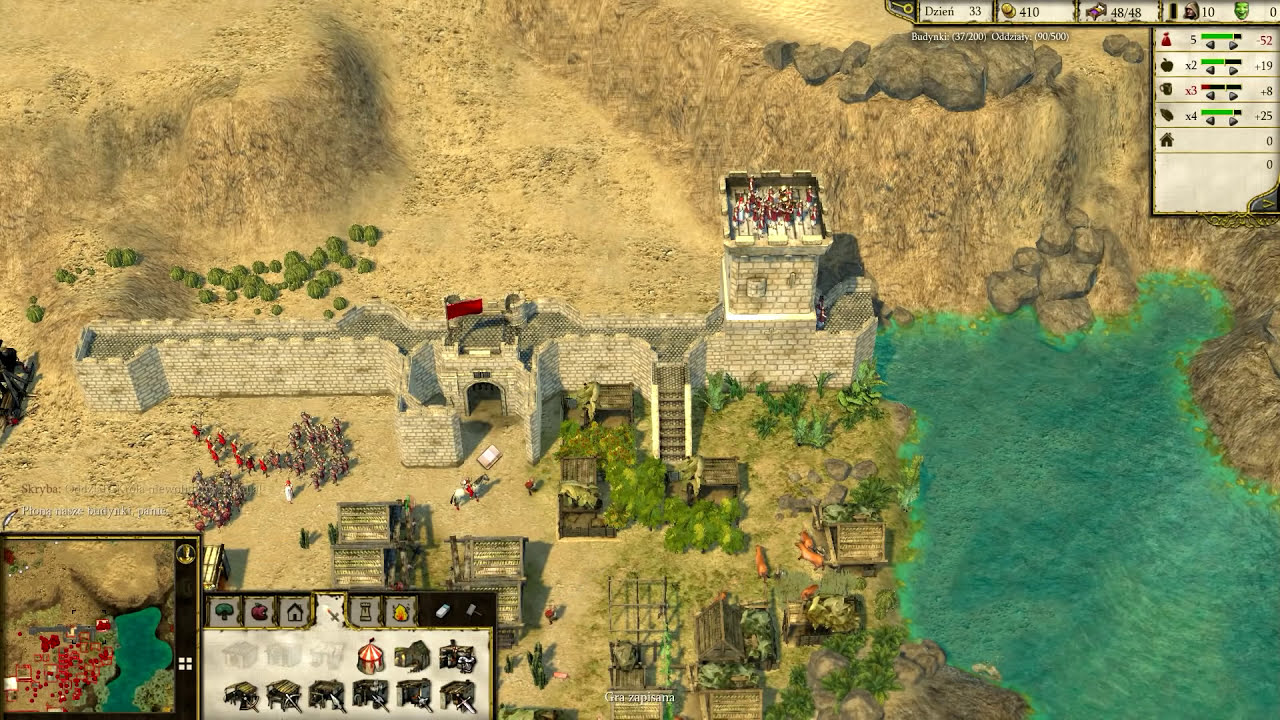Activate the eraser delete tool
Viewport: 1280px width, 720px height.
coord(443,611)
